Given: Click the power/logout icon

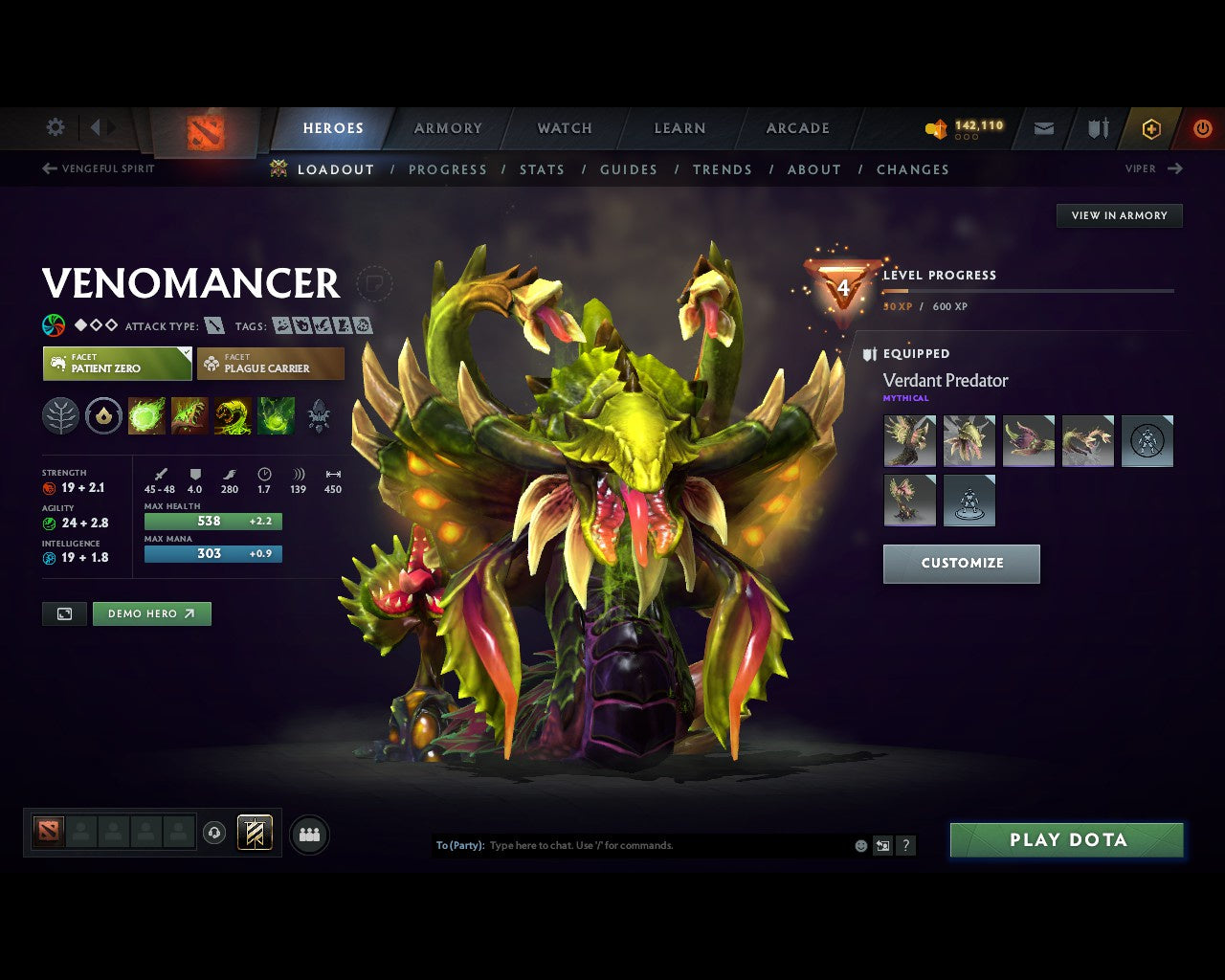Looking at the screenshot, I should [1203, 127].
